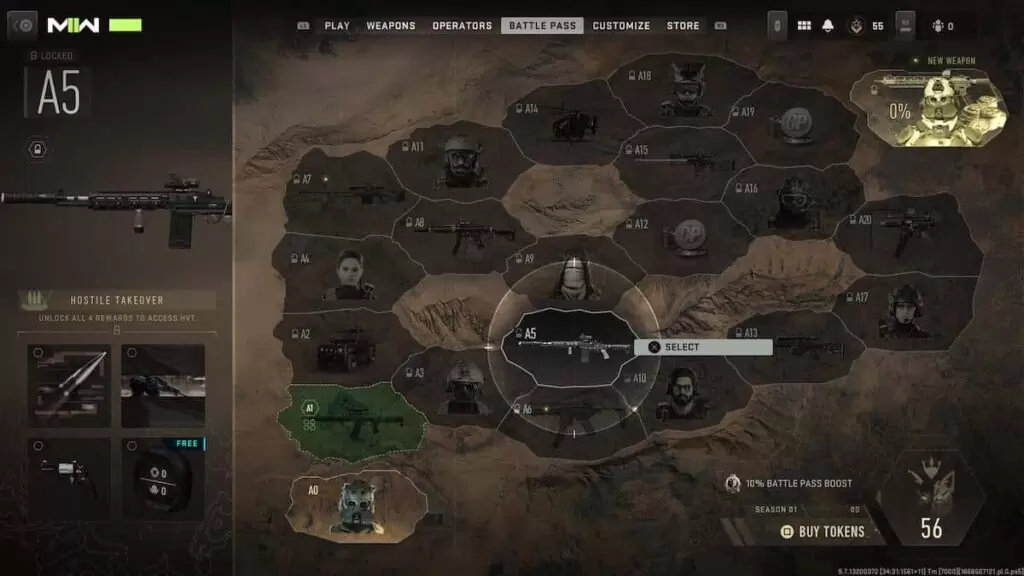The width and height of the screenshot is (1024, 576).
Task: Open the Customize tab
Action: 621,26
